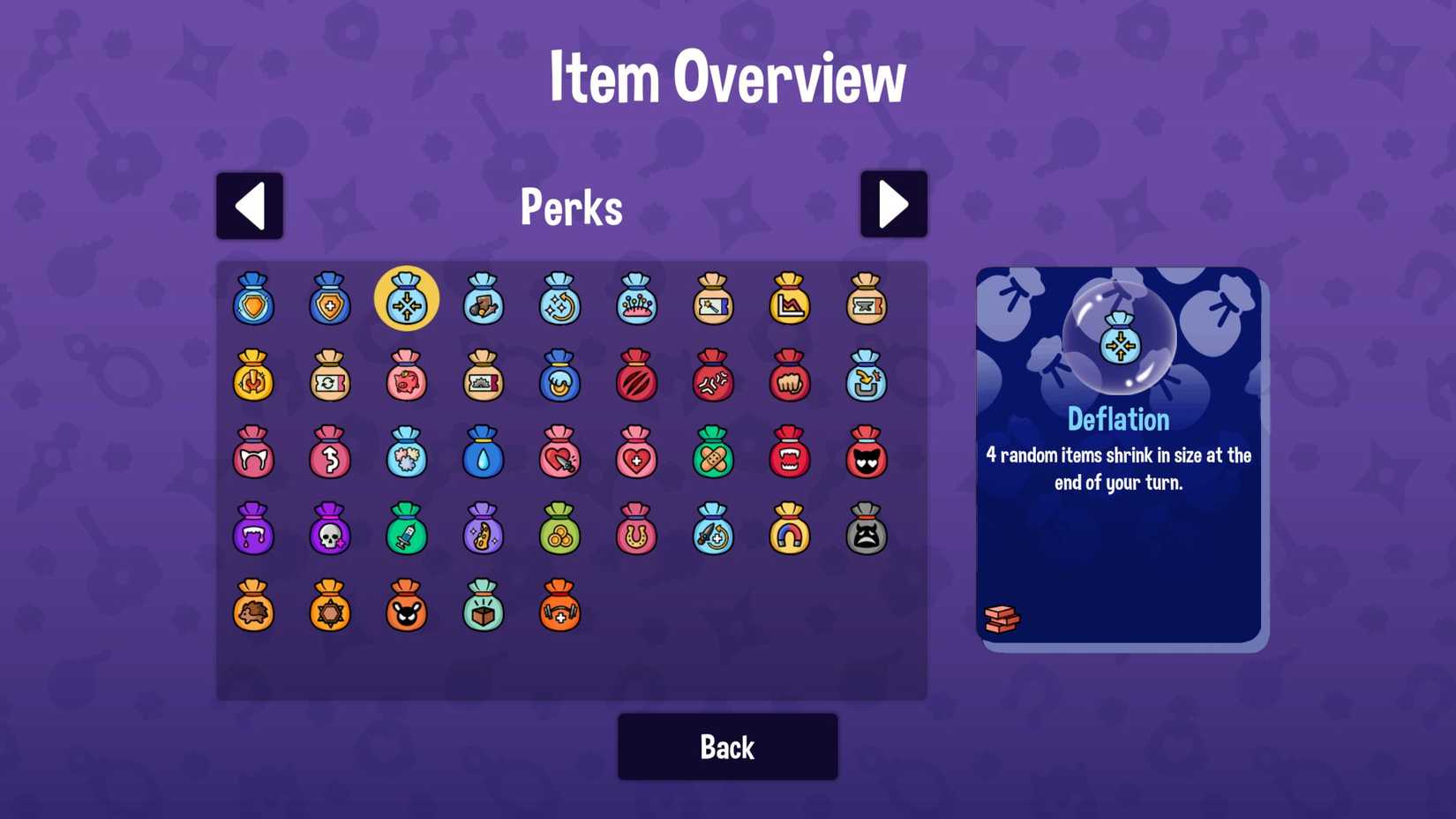Select the heart with plus perk

click(637, 455)
